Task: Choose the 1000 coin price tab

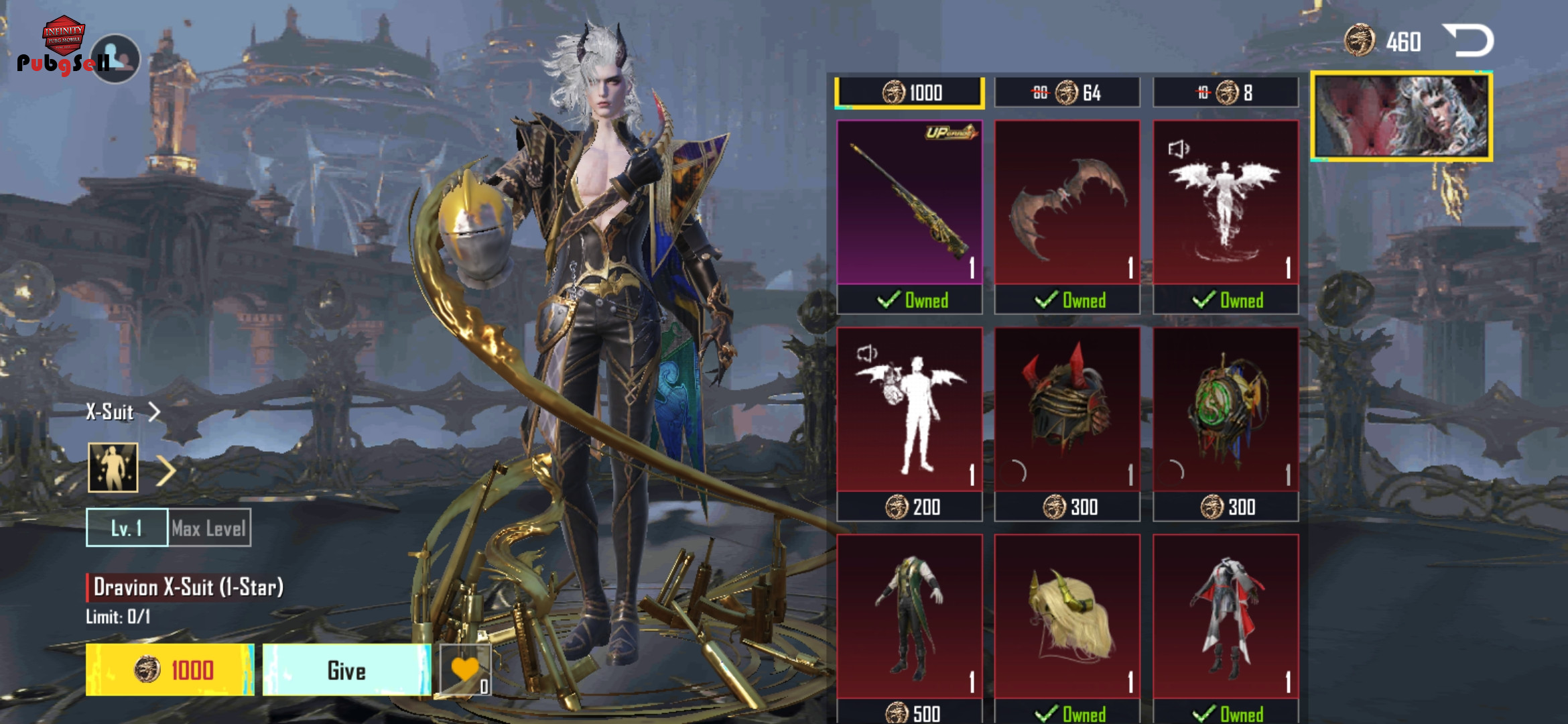Action: (909, 93)
